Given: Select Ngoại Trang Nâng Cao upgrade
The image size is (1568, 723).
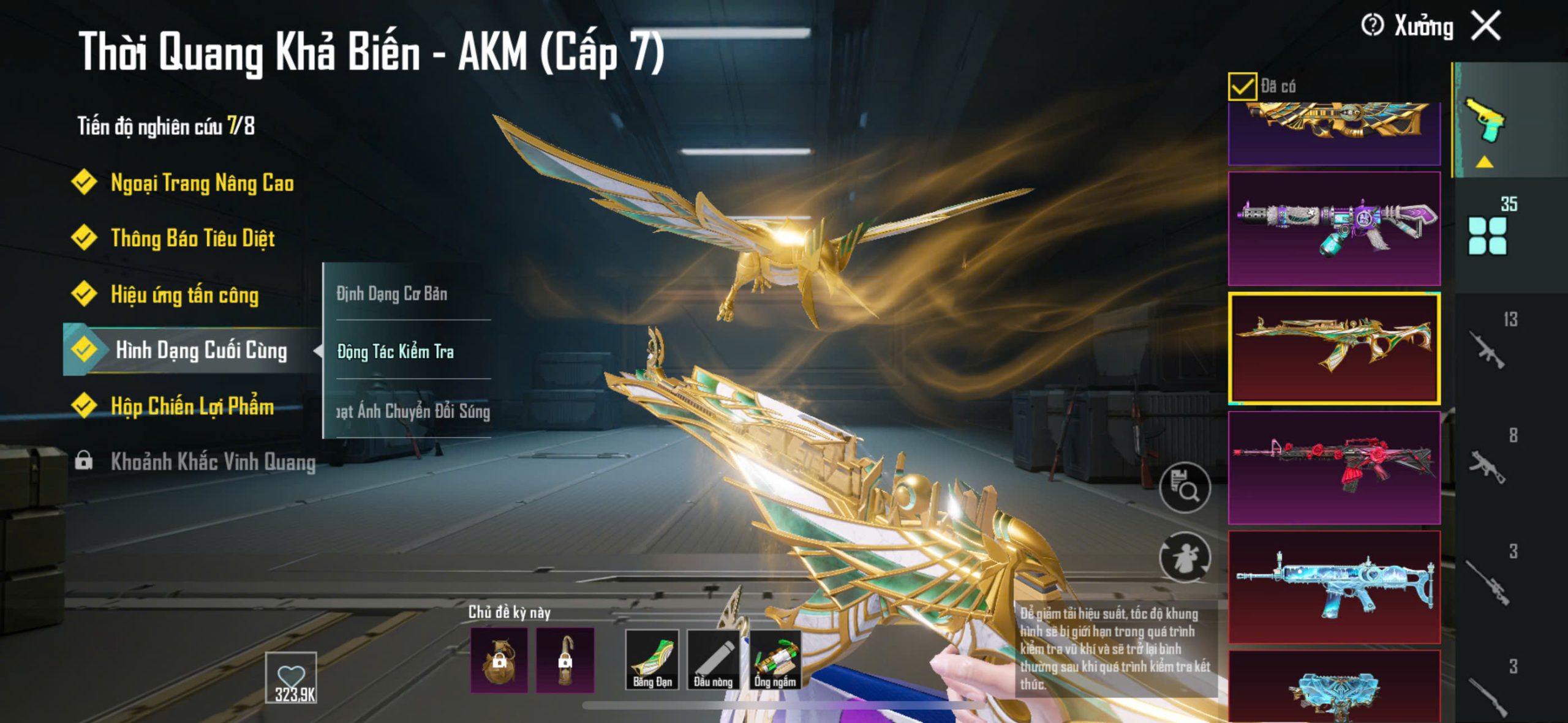Looking at the screenshot, I should [x=202, y=183].
